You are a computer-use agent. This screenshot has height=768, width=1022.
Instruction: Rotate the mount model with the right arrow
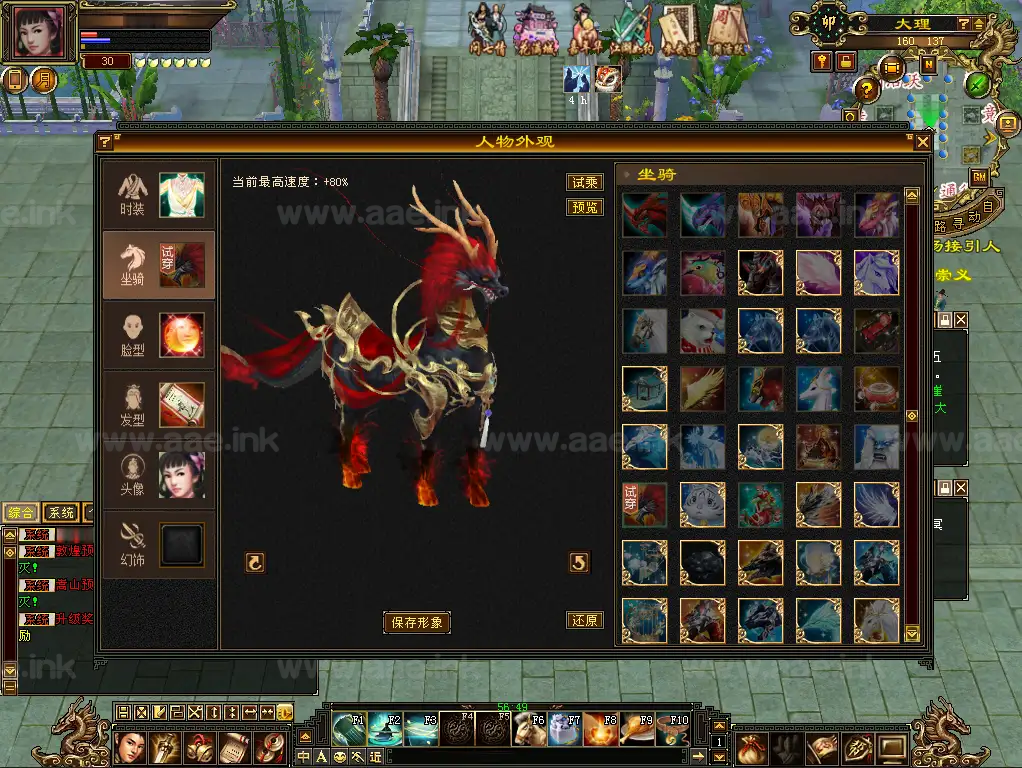579,563
